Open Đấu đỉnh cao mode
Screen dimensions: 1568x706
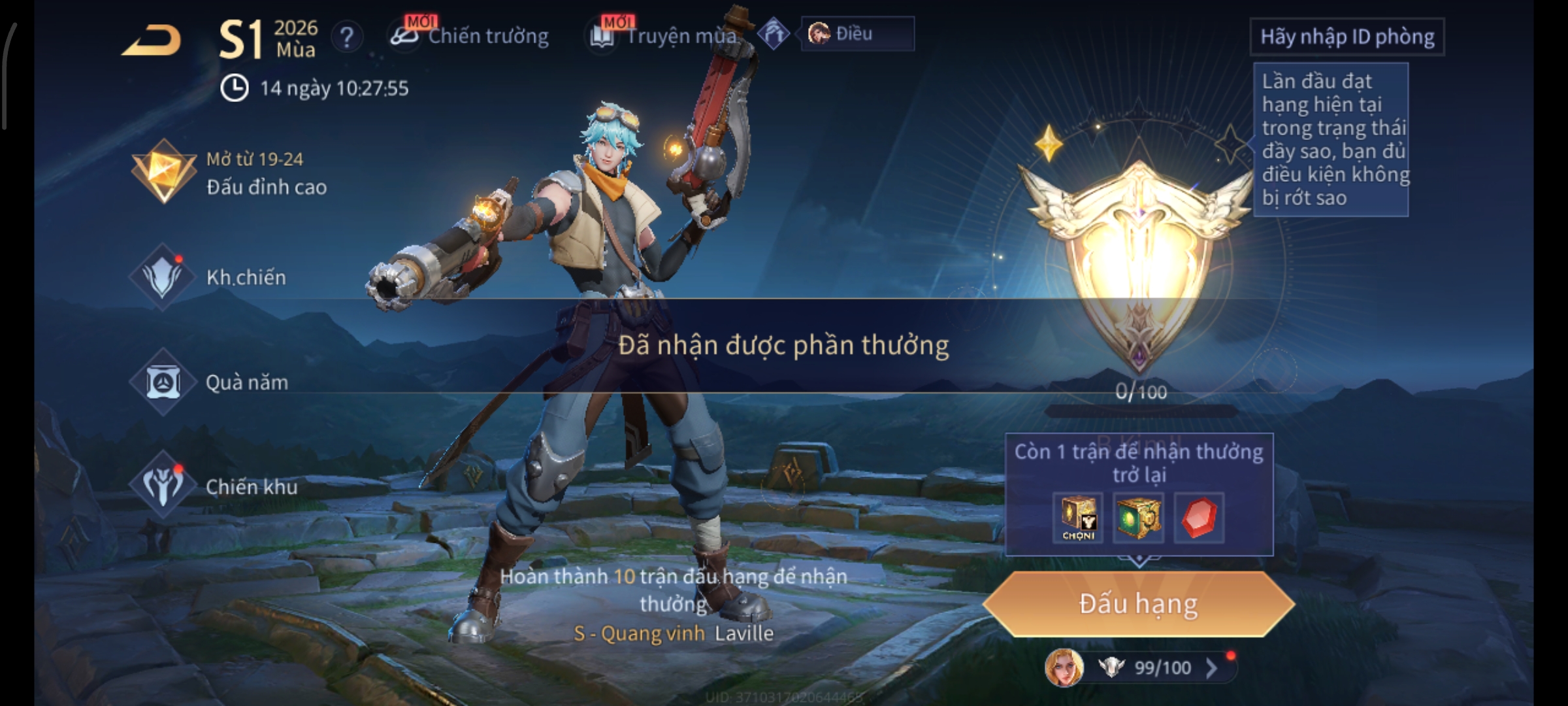click(x=229, y=173)
